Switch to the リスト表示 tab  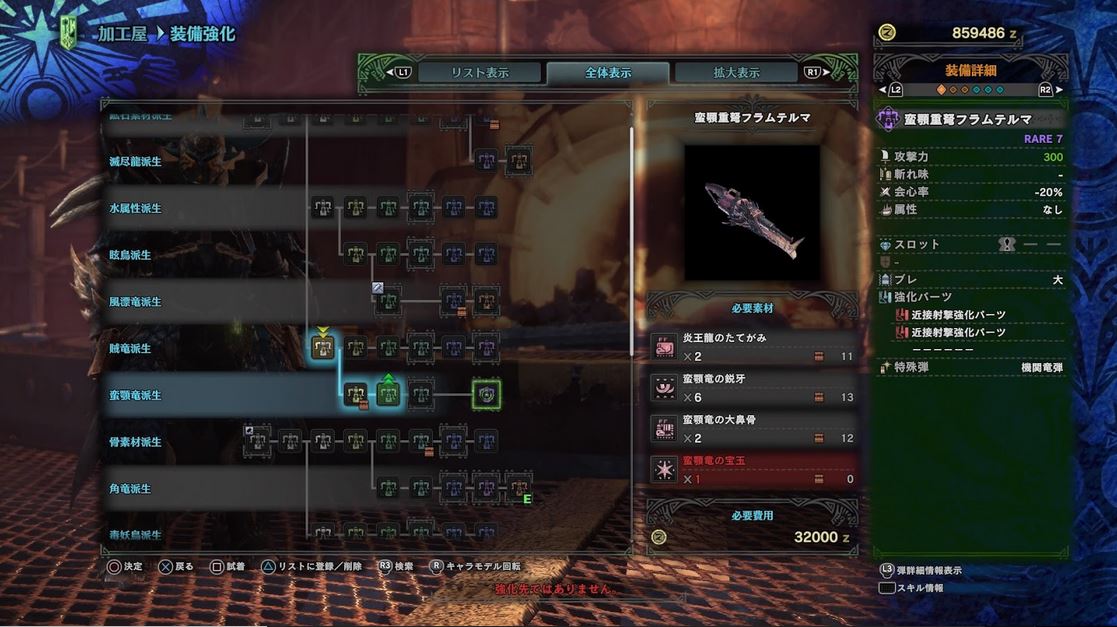pos(480,73)
